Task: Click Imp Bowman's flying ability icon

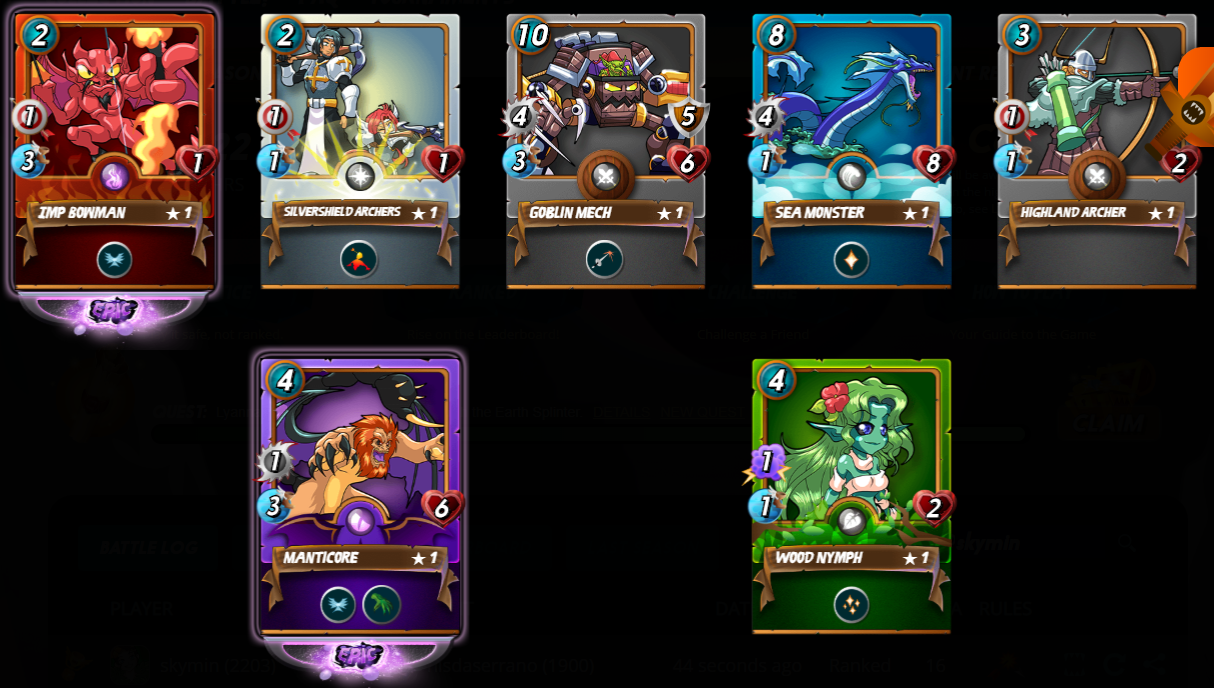Action: click(x=114, y=260)
